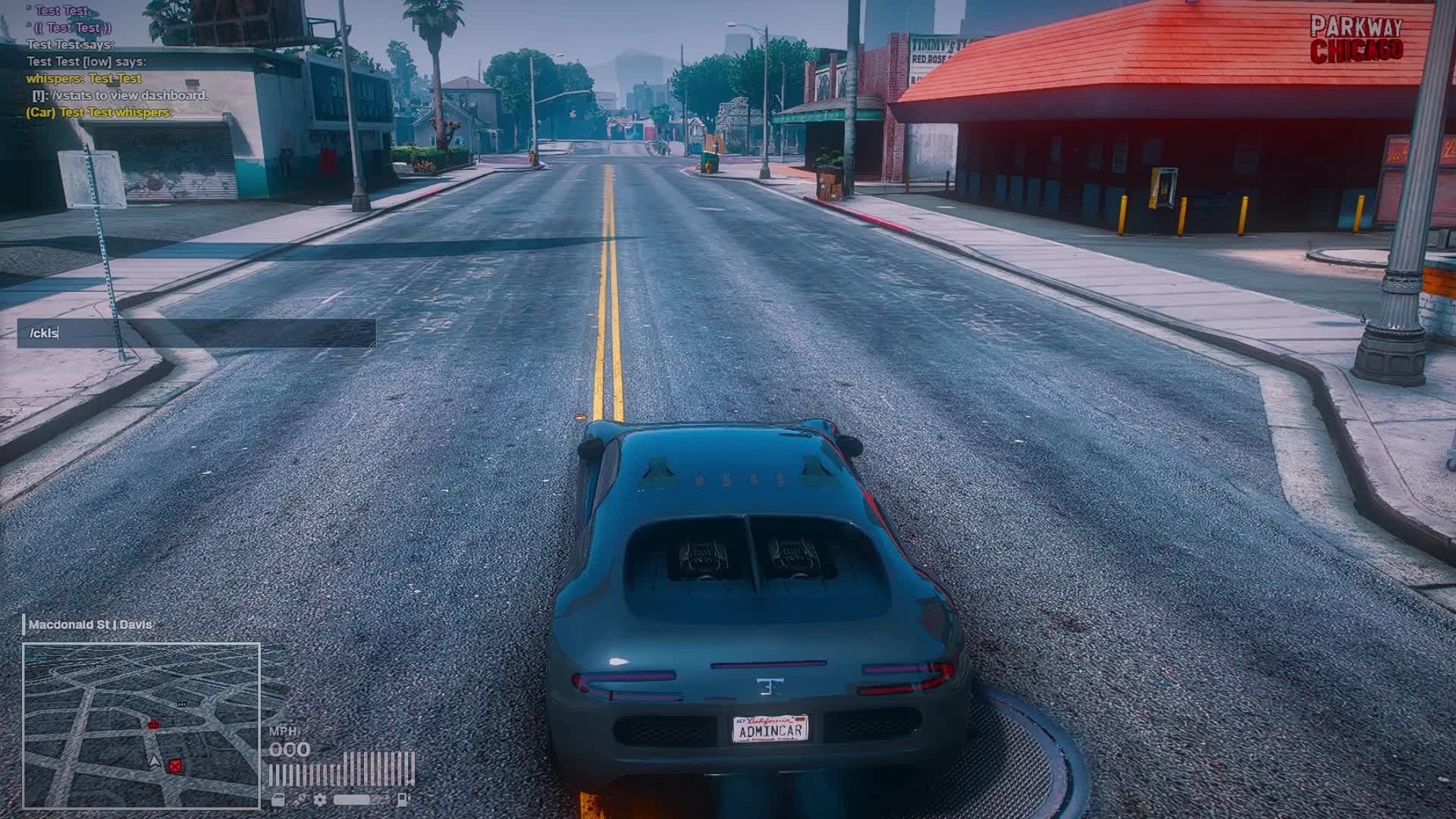Click the chat input box containing /ckls
The height and width of the screenshot is (819, 1456).
click(196, 334)
